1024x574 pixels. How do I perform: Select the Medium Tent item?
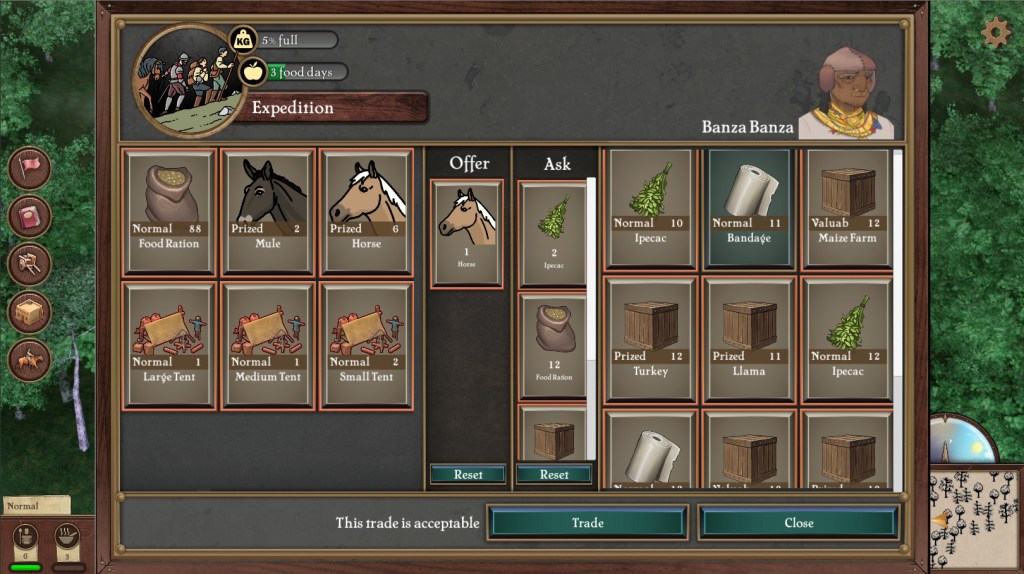tap(267, 345)
